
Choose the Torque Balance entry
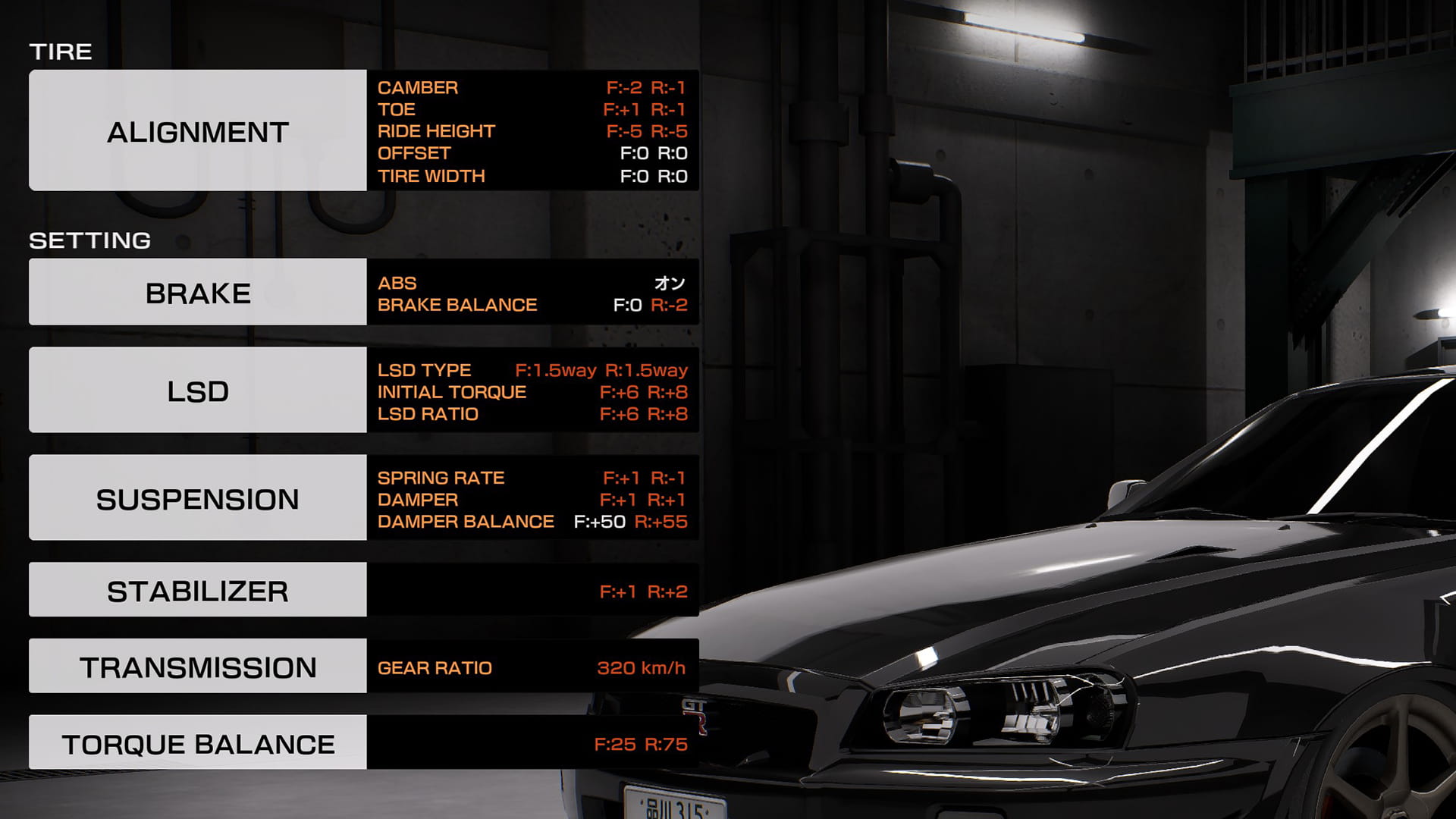[x=197, y=743]
